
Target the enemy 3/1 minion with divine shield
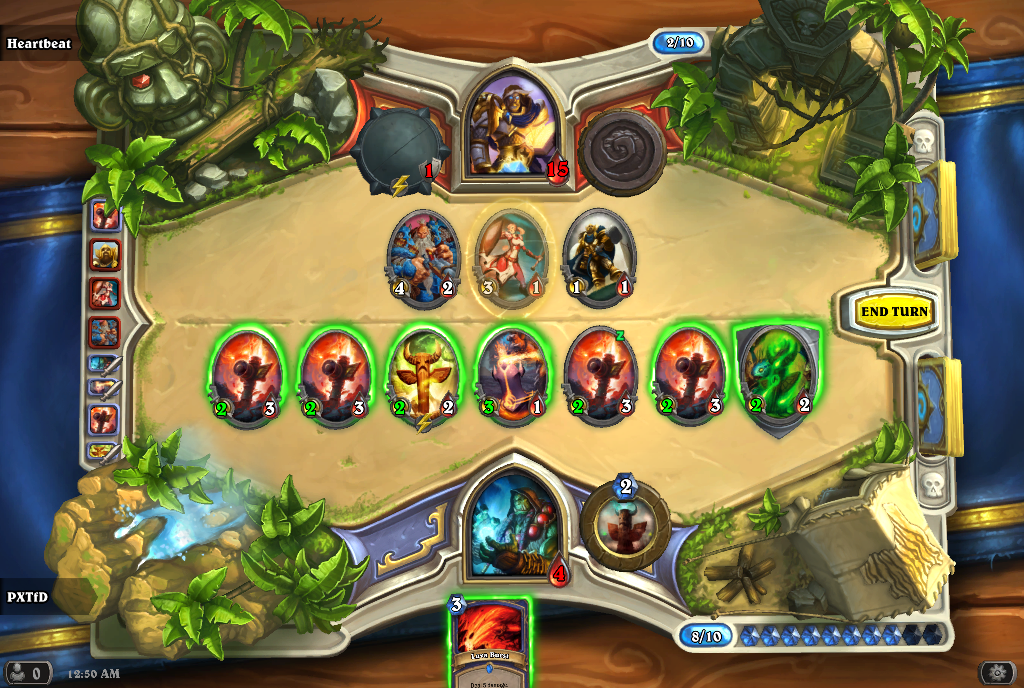pyautogui.click(x=512, y=256)
